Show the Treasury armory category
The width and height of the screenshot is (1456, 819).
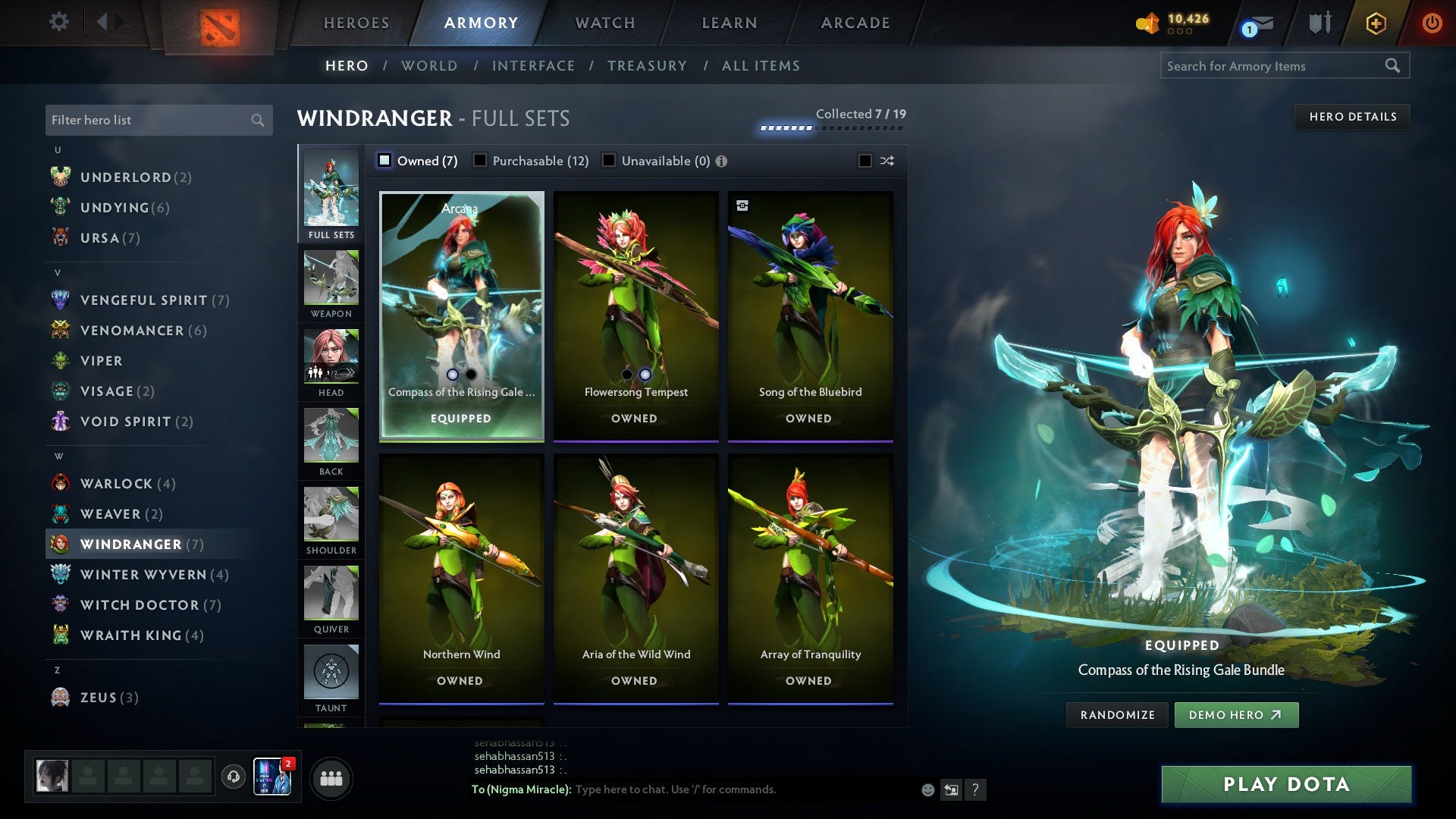click(x=647, y=66)
